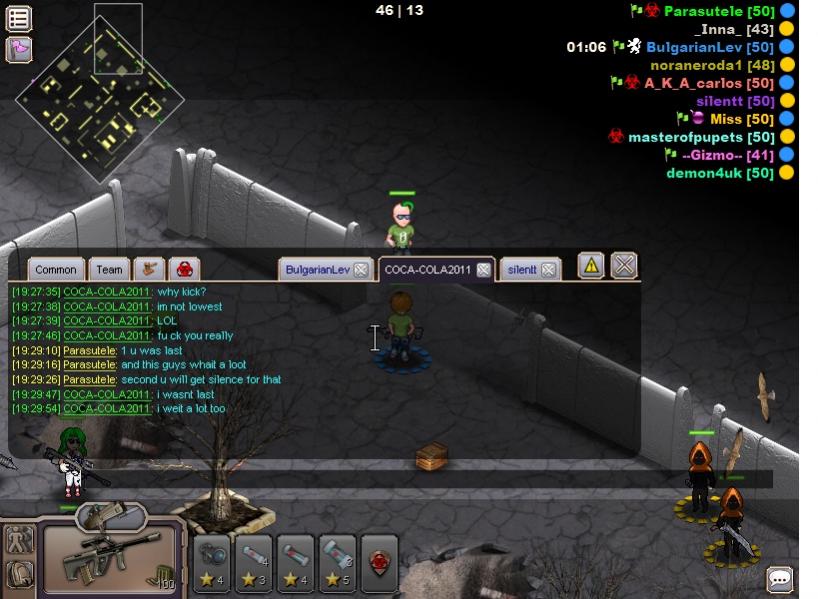Click the pink flag button
Screen dimensions: 818x599
(x=19, y=49)
